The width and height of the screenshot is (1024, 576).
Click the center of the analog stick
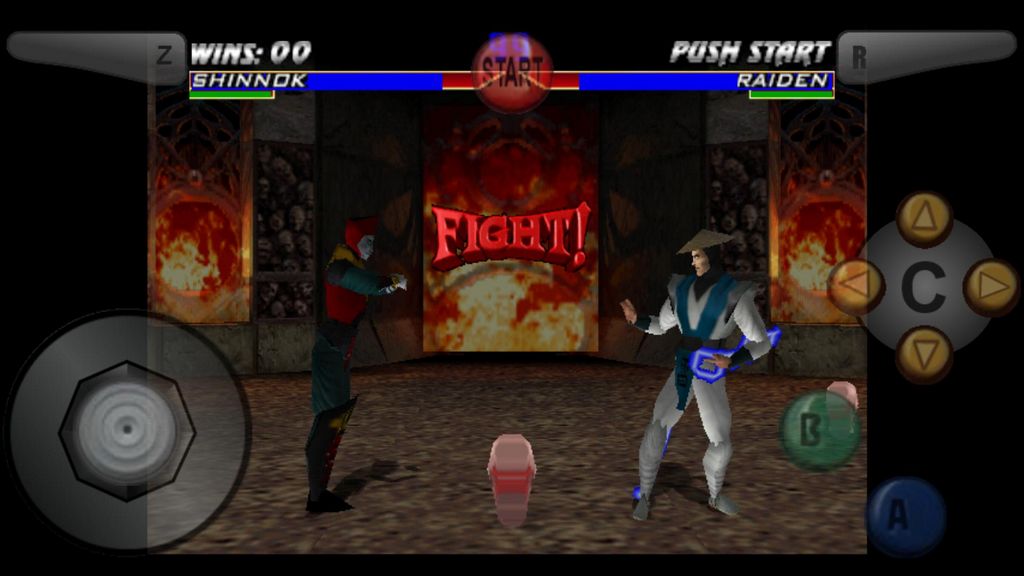pyautogui.click(x=127, y=431)
